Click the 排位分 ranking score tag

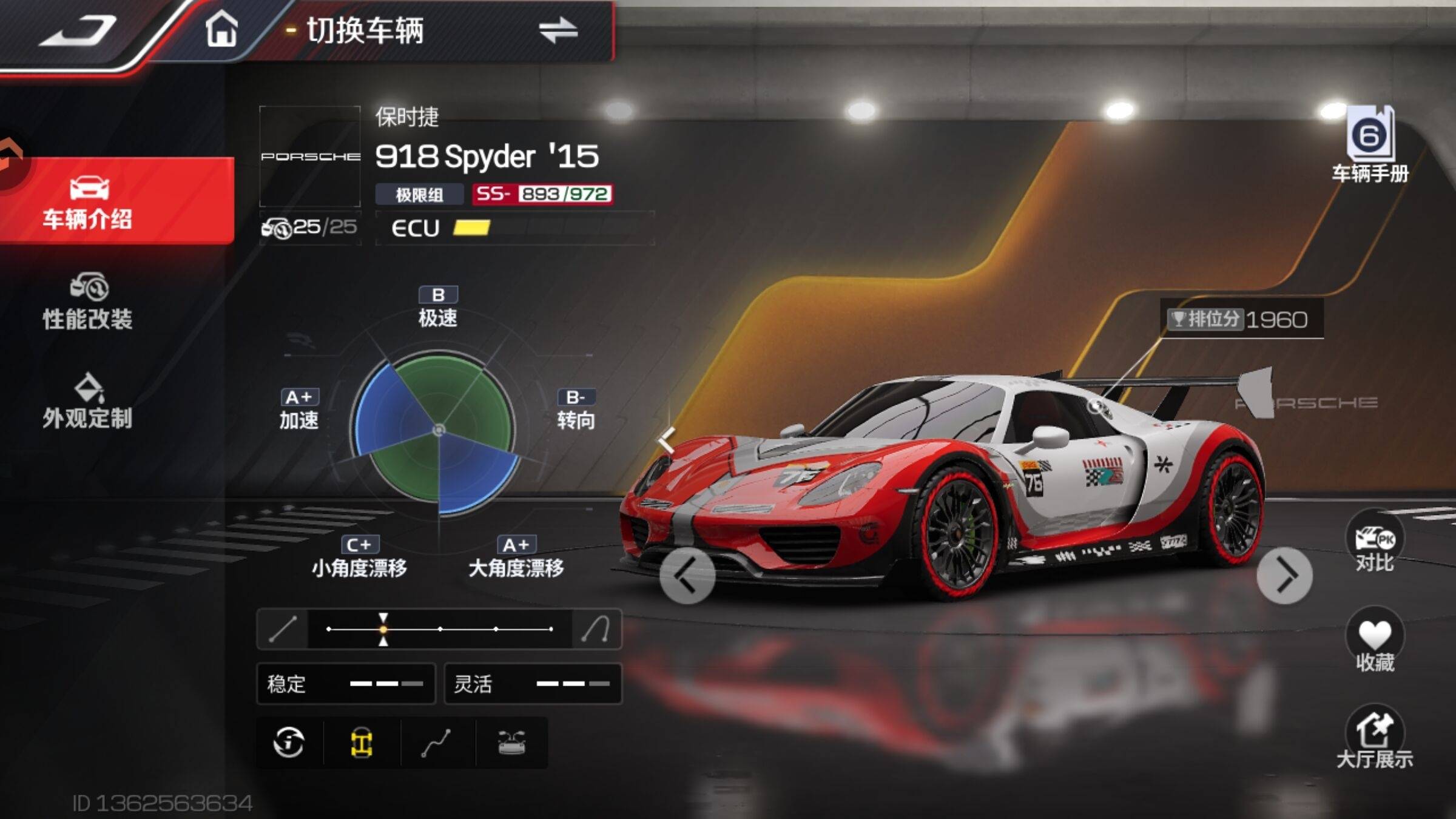[1240, 319]
